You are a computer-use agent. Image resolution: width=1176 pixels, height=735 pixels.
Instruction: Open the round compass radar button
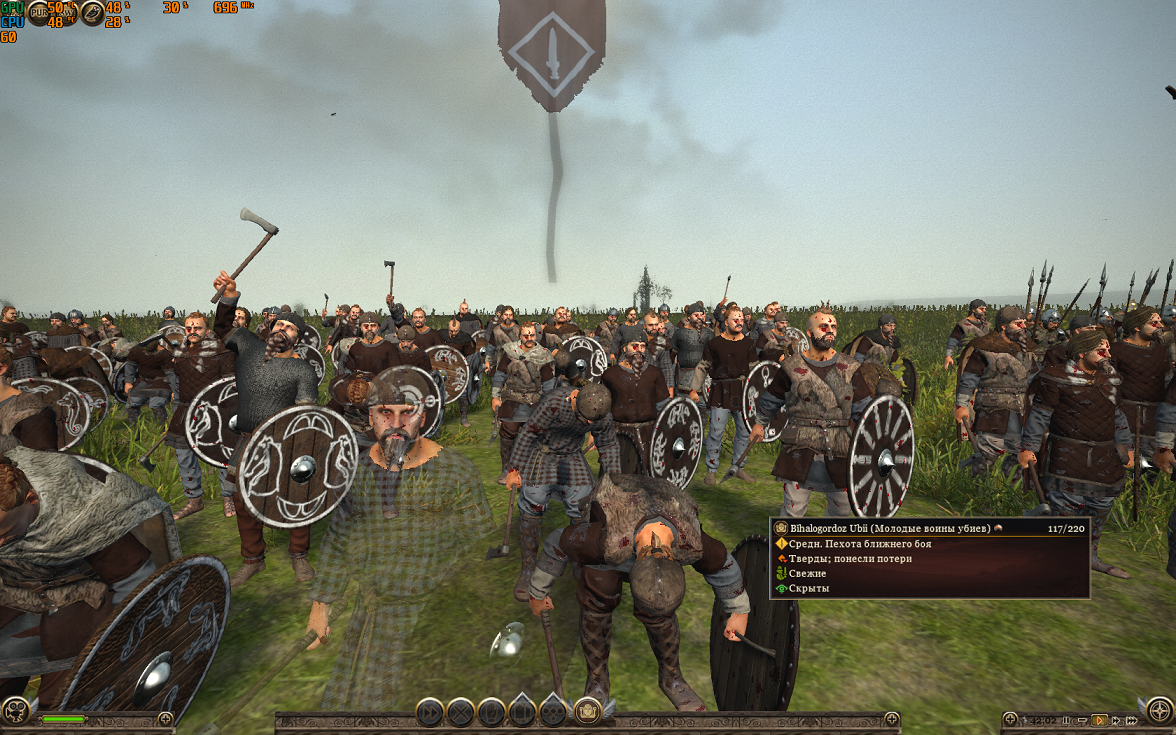pyautogui.click(x=1160, y=710)
